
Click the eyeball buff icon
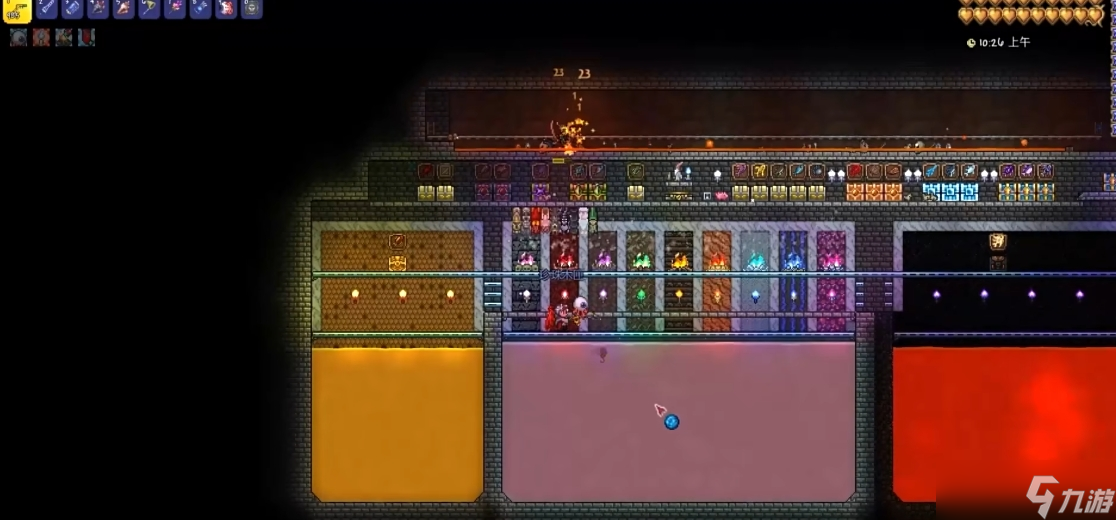pyautogui.click(x=19, y=37)
